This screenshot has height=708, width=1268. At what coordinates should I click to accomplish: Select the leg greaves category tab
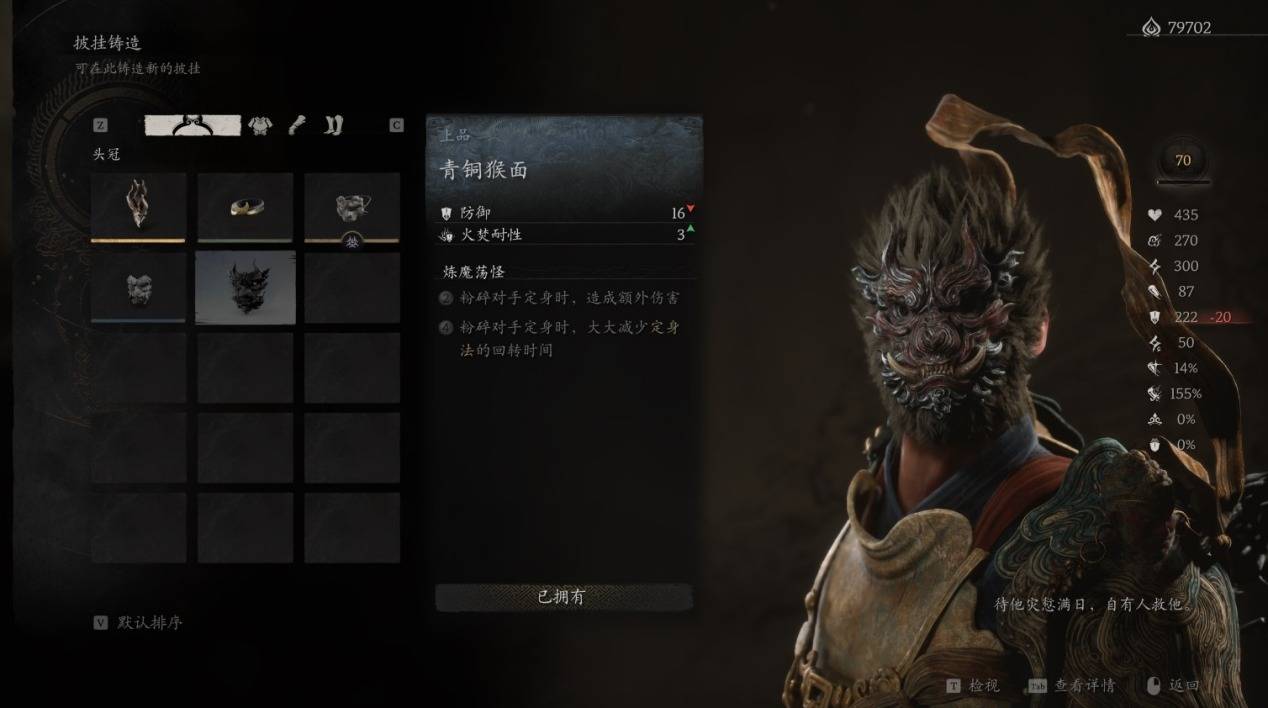coord(332,125)
